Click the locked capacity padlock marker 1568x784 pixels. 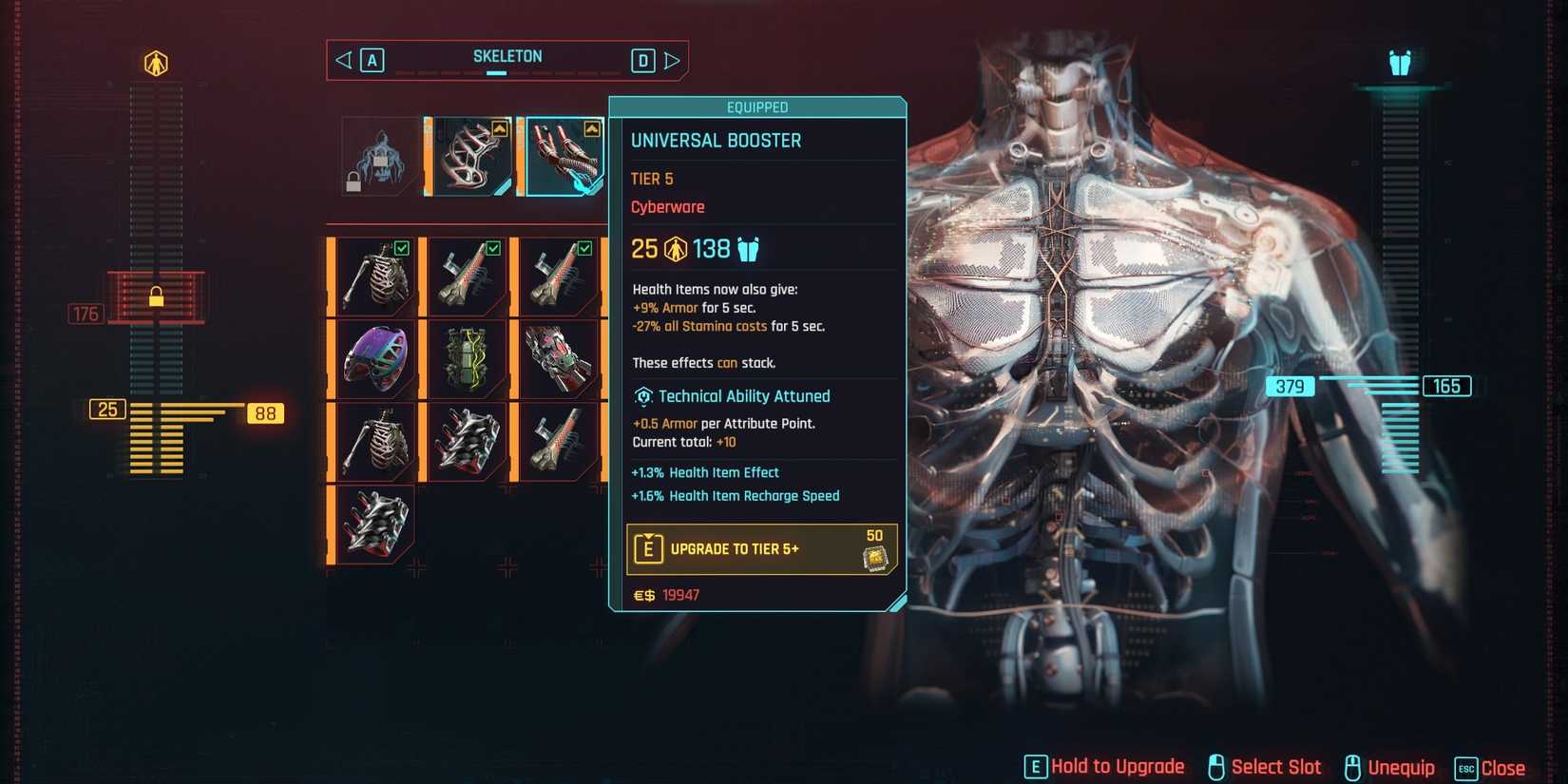pyautogui.click(x=156, y=297)
